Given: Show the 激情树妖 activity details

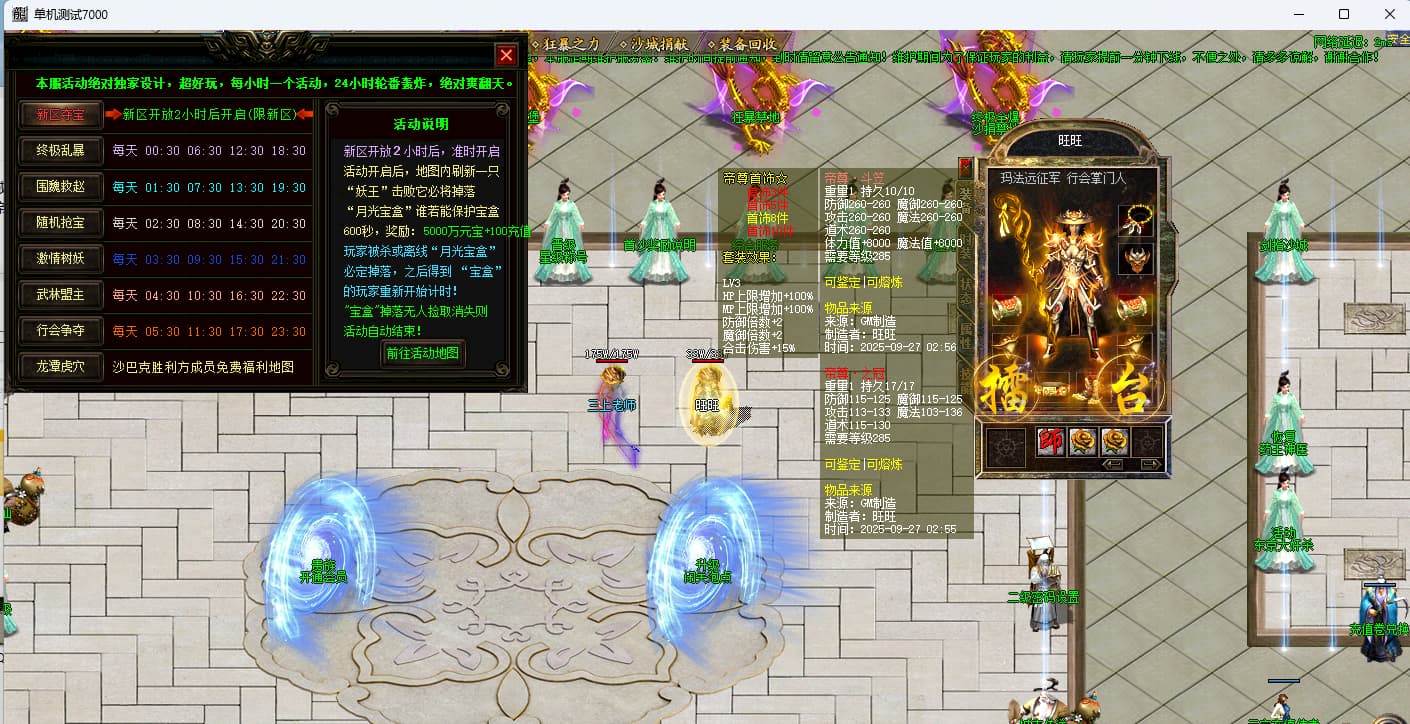Looking at the screenshot, I should click(61, 259).
